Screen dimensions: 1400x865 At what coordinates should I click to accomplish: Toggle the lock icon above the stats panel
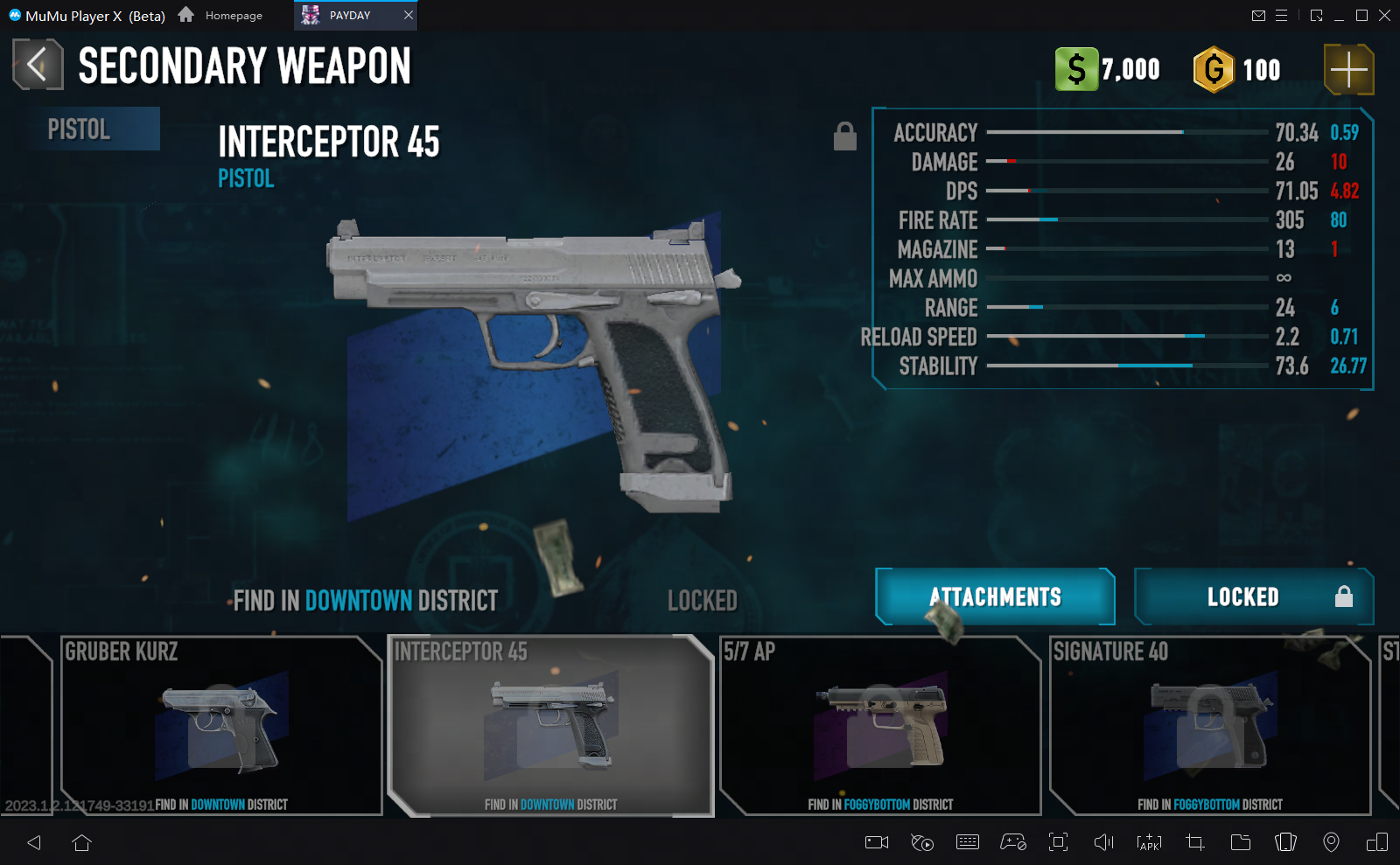click(844, 136)
